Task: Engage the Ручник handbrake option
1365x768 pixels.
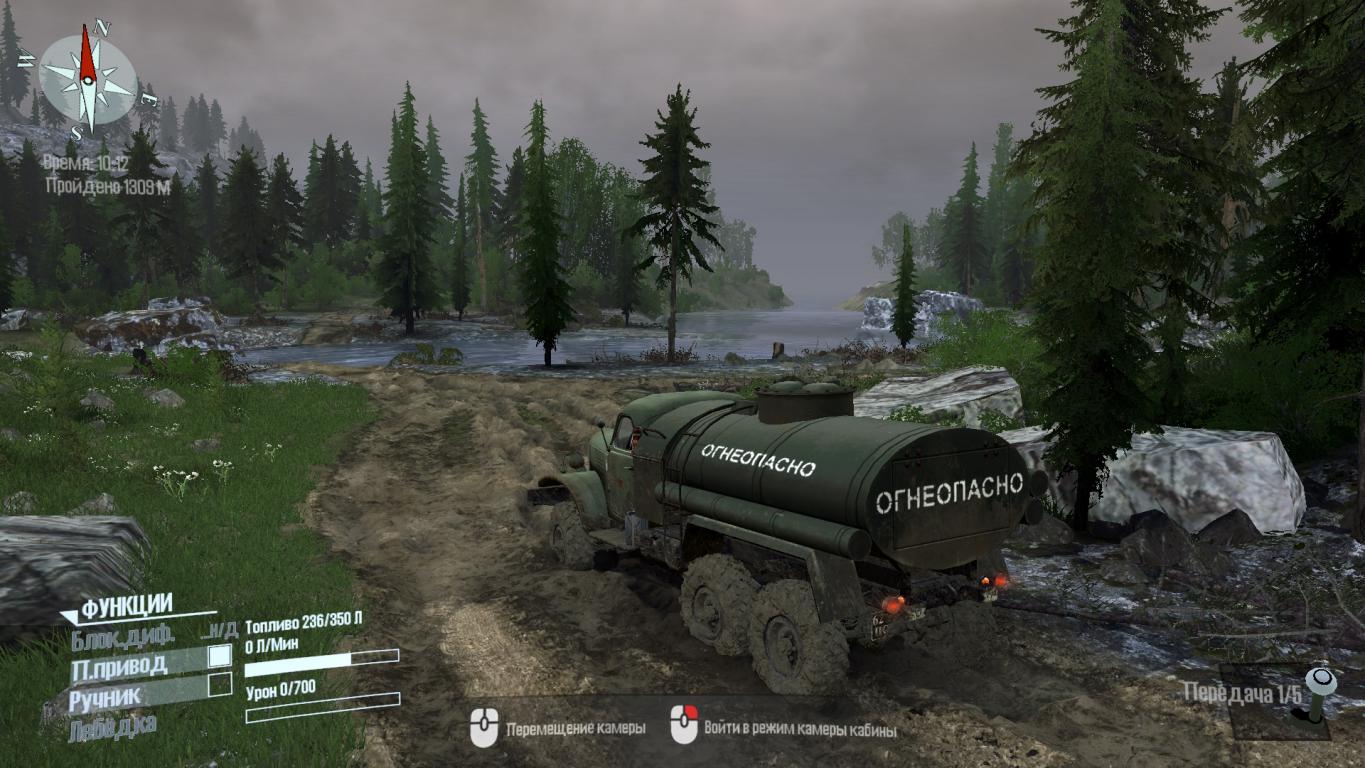Action: [x=104, y=696]
